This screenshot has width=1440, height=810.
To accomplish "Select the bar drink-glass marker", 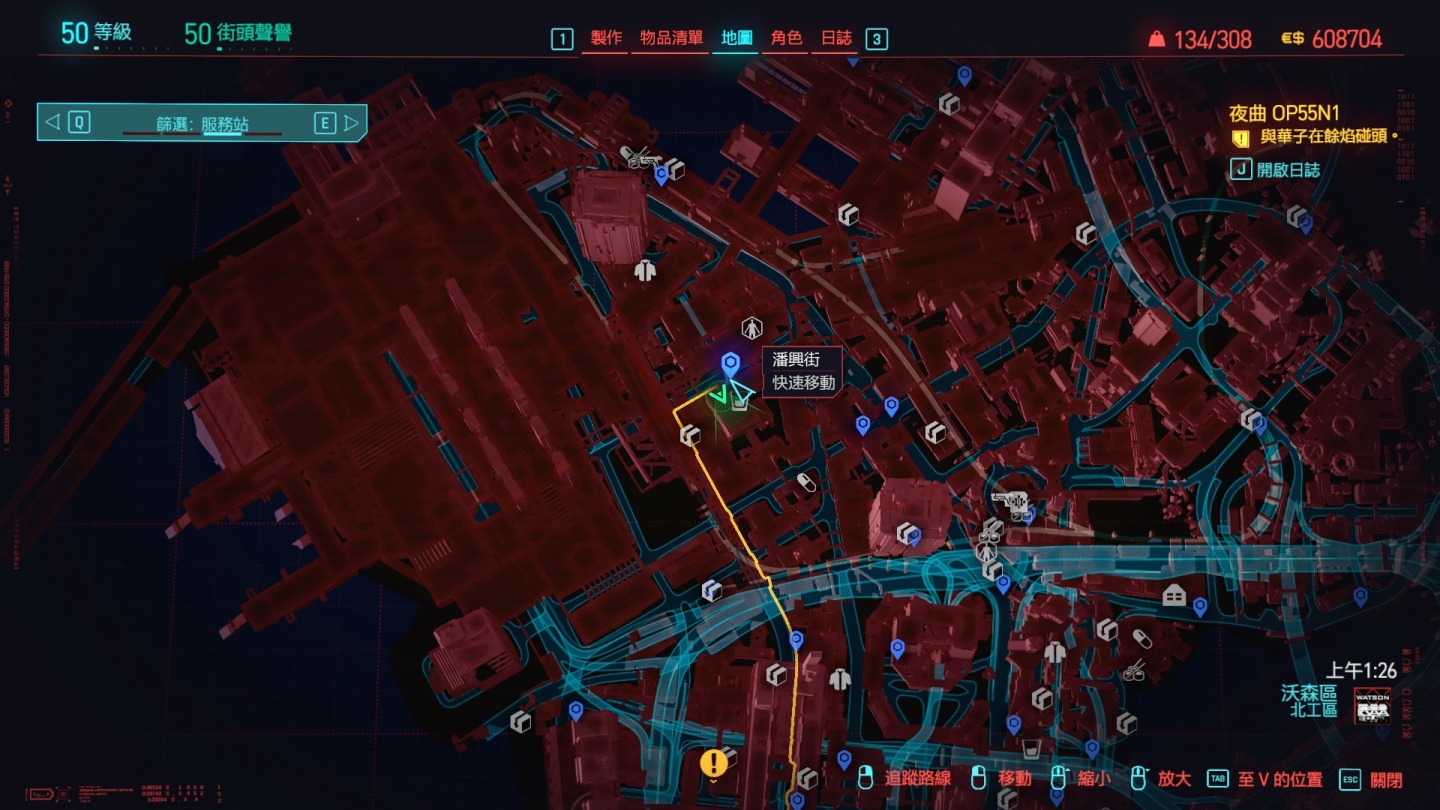I will (1031, 748).
